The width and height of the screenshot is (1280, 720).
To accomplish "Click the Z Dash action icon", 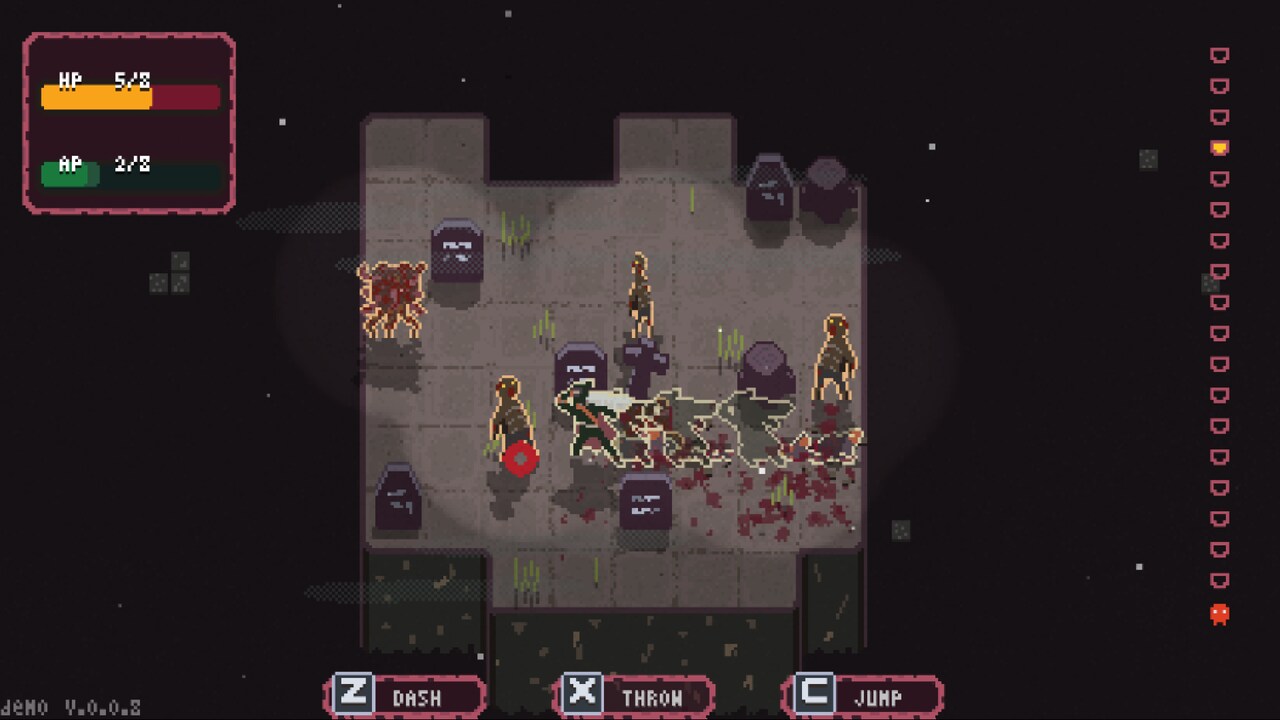I will click(x=352, y=691).
